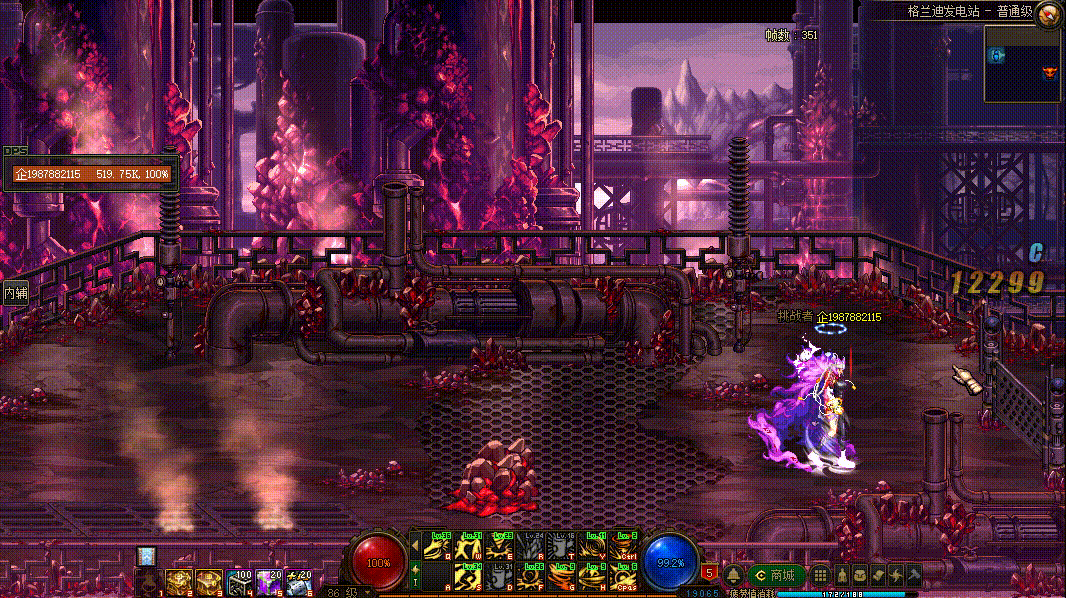Image resolution: width=1066 pixels, height=598 pixels.
Task: Click the hammer icon in the menu bar
Action: click(913, 576)
